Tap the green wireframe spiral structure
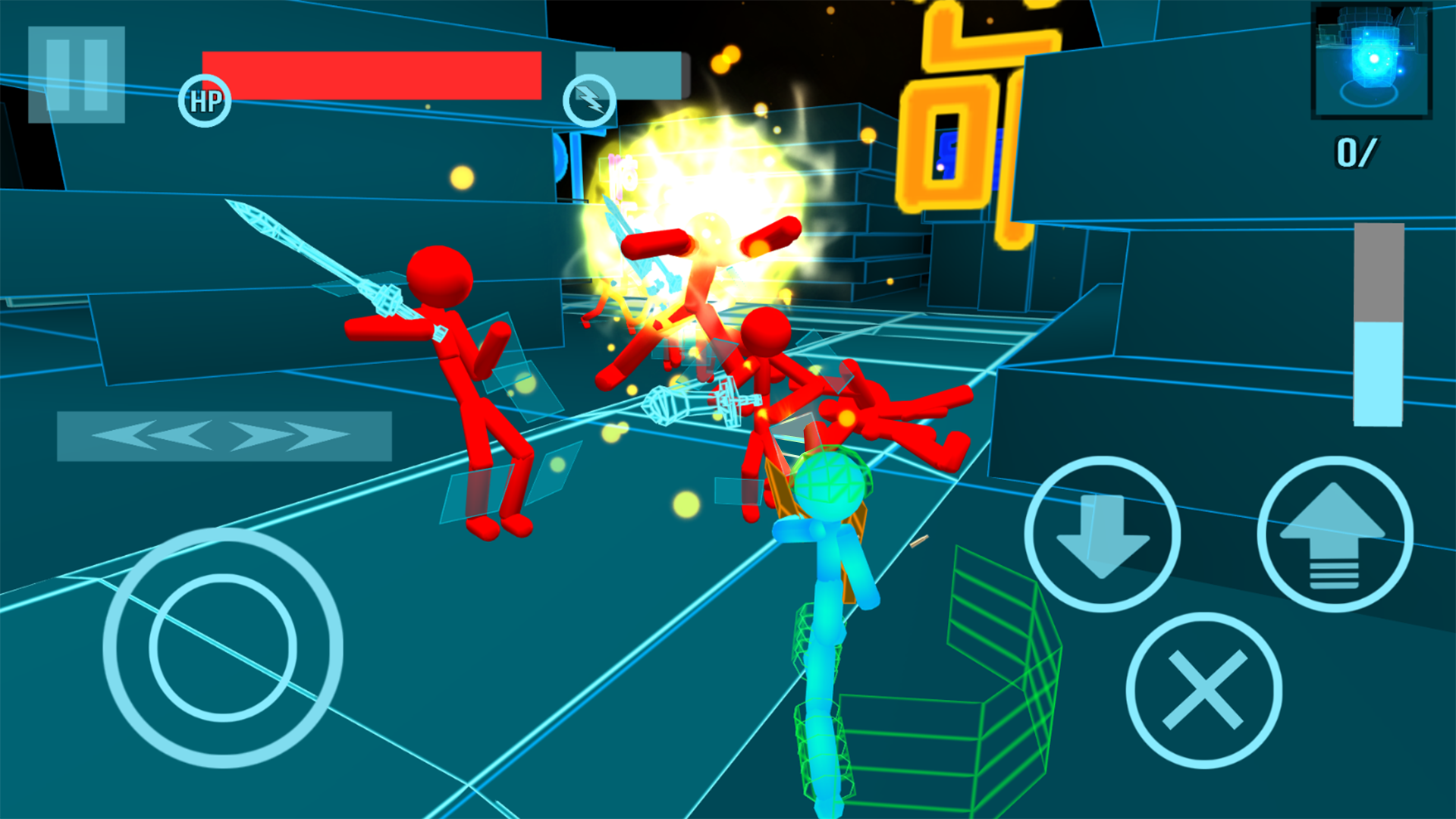This screenshot has width=1456, height=819. [x=1001, y=682]
